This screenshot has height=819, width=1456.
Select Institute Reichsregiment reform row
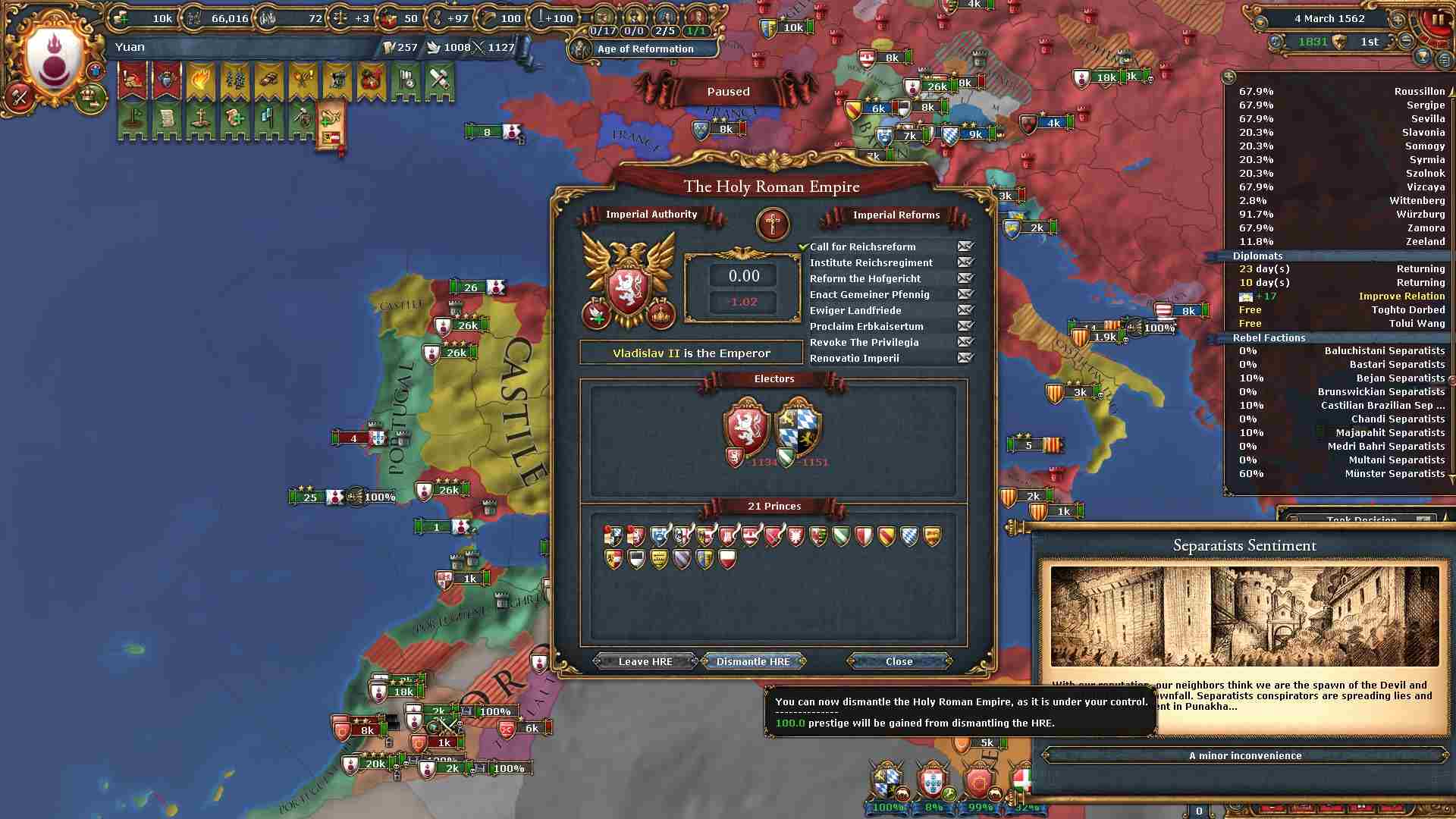[x=871, y=262]
